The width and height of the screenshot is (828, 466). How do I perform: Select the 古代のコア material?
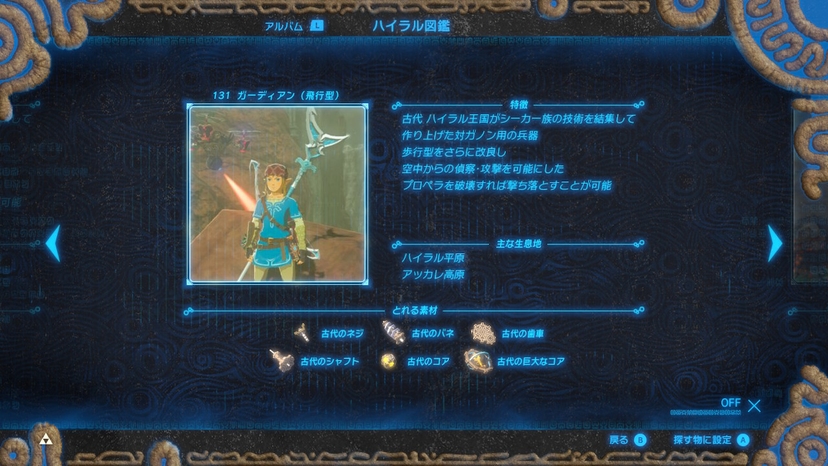416,361
